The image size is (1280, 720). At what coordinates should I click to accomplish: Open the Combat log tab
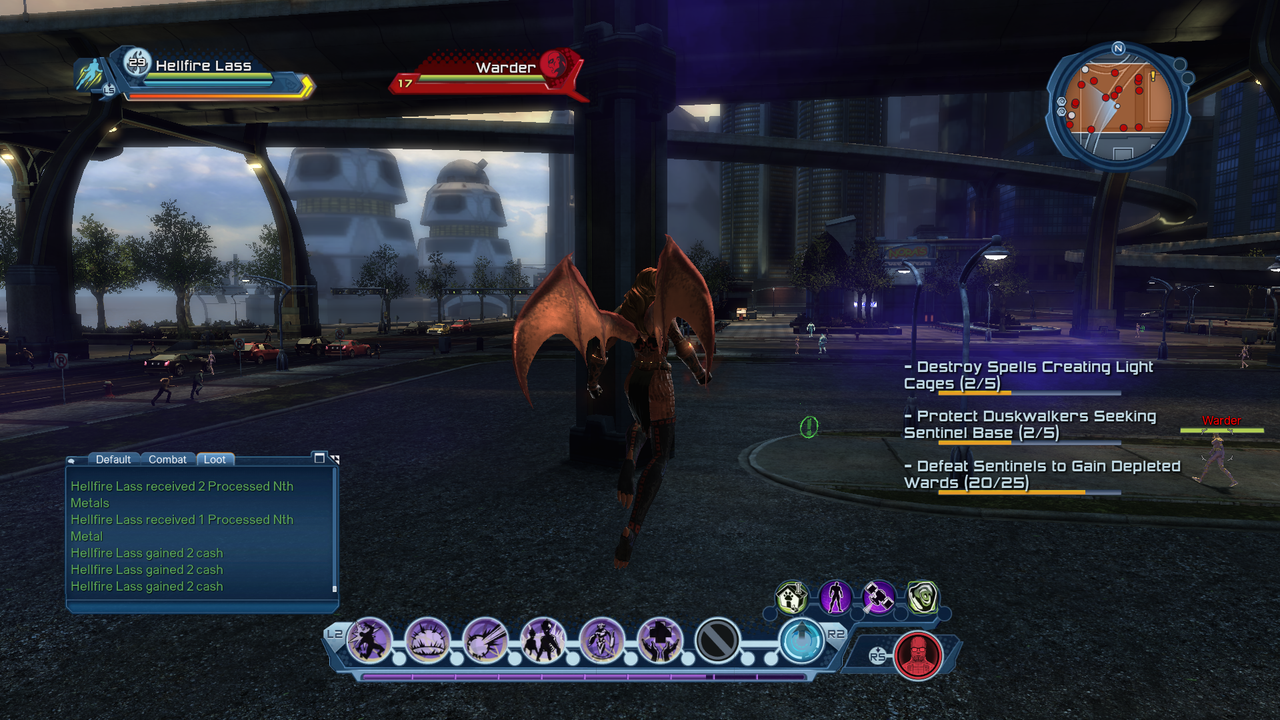(x=167, y=459)
